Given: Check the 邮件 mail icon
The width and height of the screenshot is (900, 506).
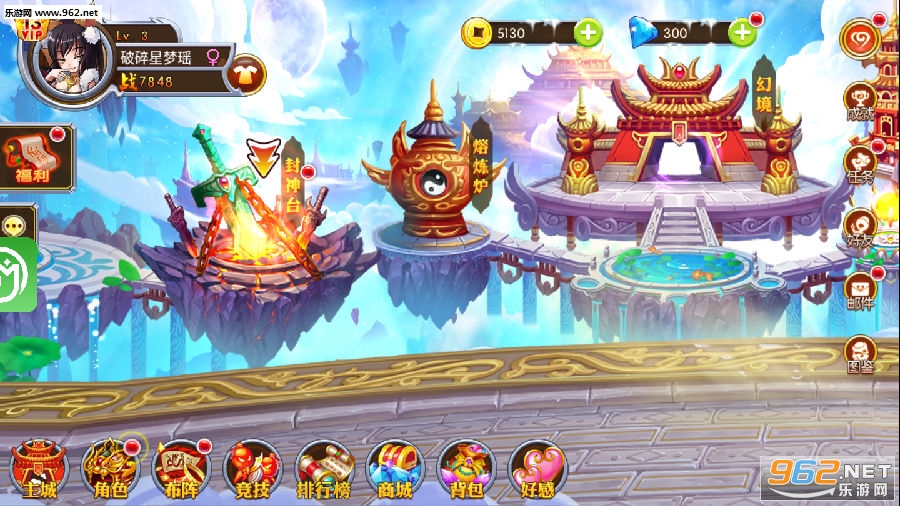Looking at the screenshot, I should [860, 290].
